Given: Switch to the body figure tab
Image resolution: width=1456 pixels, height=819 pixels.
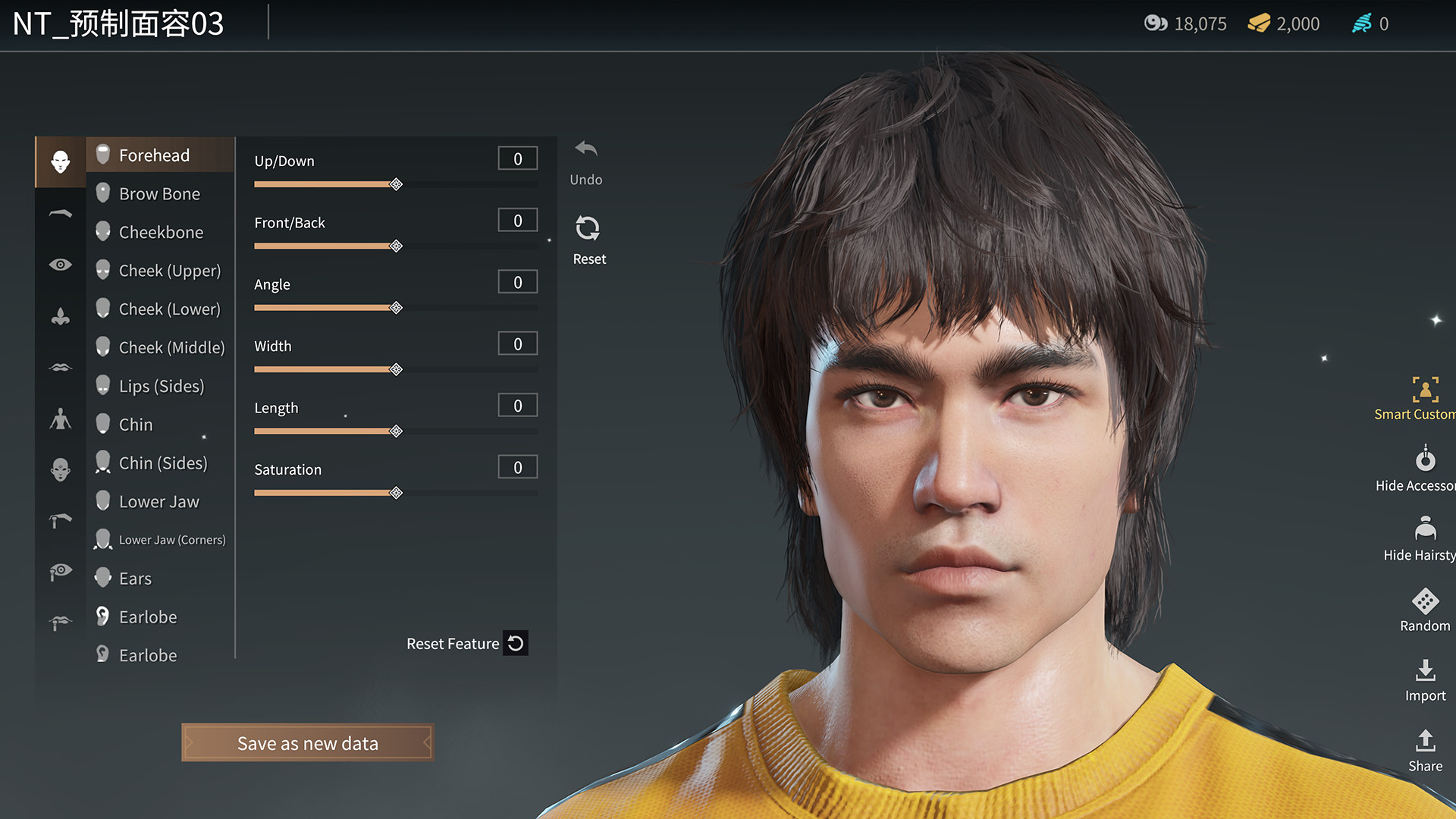Looking at the screenshot, I should (x=61, y=419).
